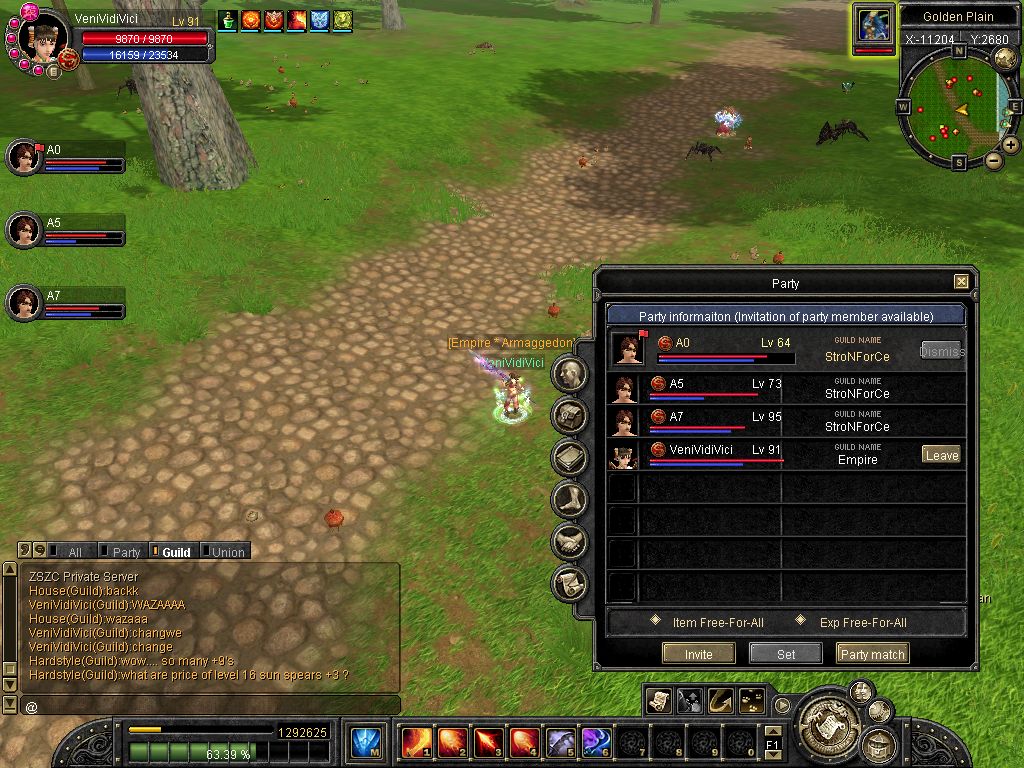Zoom in the minimap
Viewport: 1024px width, 768px height.
click(1011, 145)
